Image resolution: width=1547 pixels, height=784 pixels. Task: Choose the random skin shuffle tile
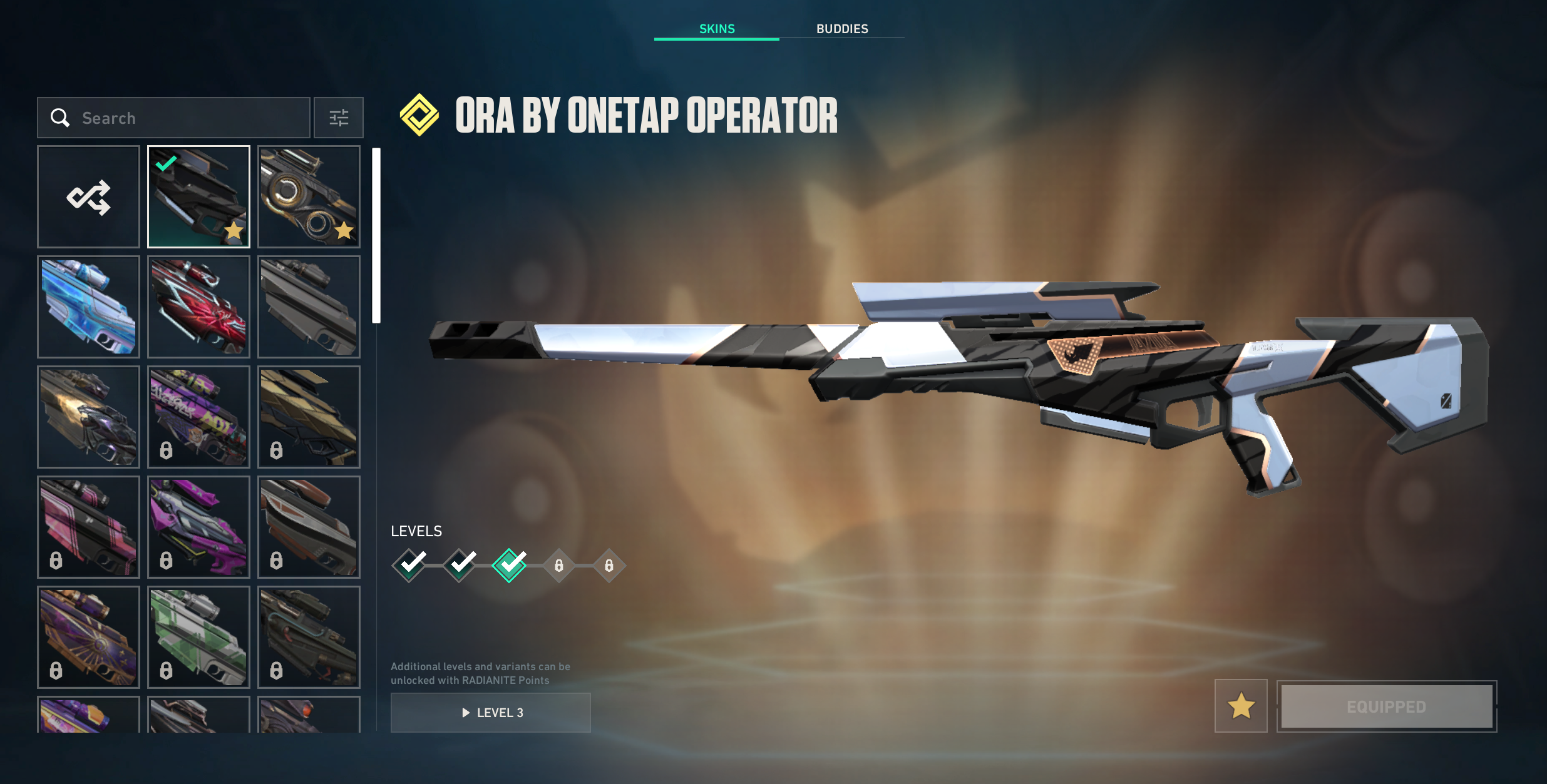[x=88, y=197]
